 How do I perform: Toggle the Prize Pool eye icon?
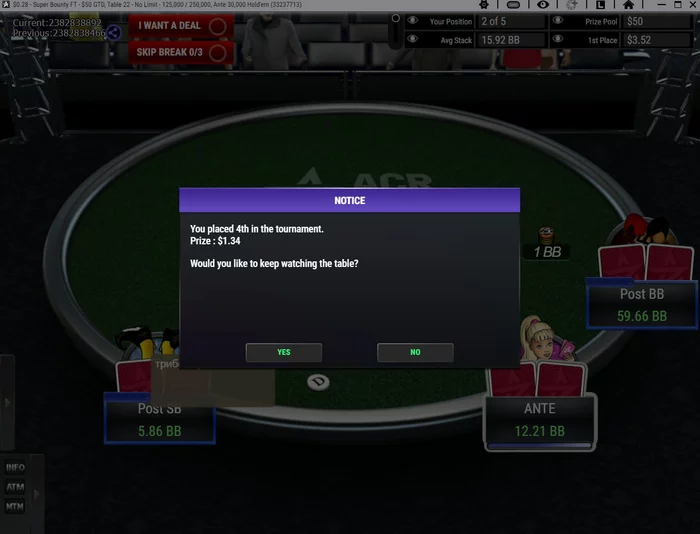(558, 21)
